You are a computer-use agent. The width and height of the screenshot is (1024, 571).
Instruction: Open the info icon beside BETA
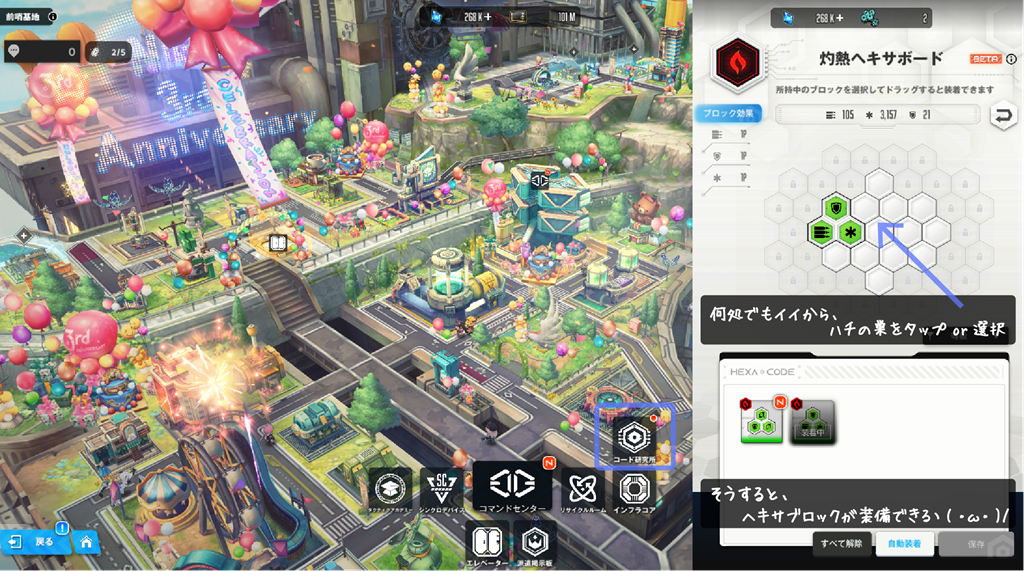1008,59
